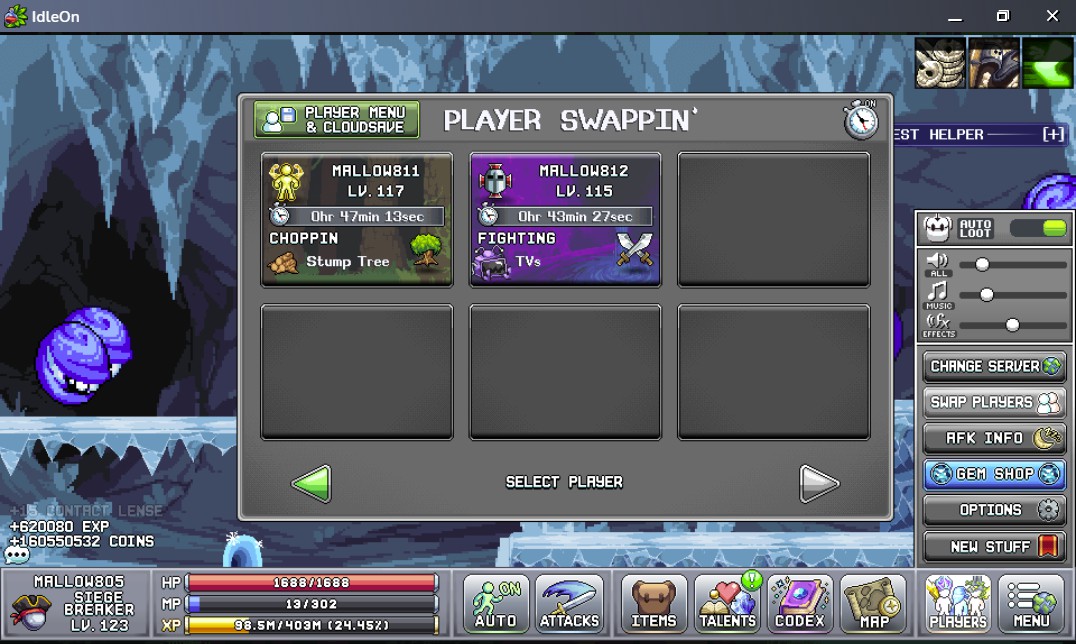1076x644 pixels.
Task: Go to previous player page
Action: [311, 484]
